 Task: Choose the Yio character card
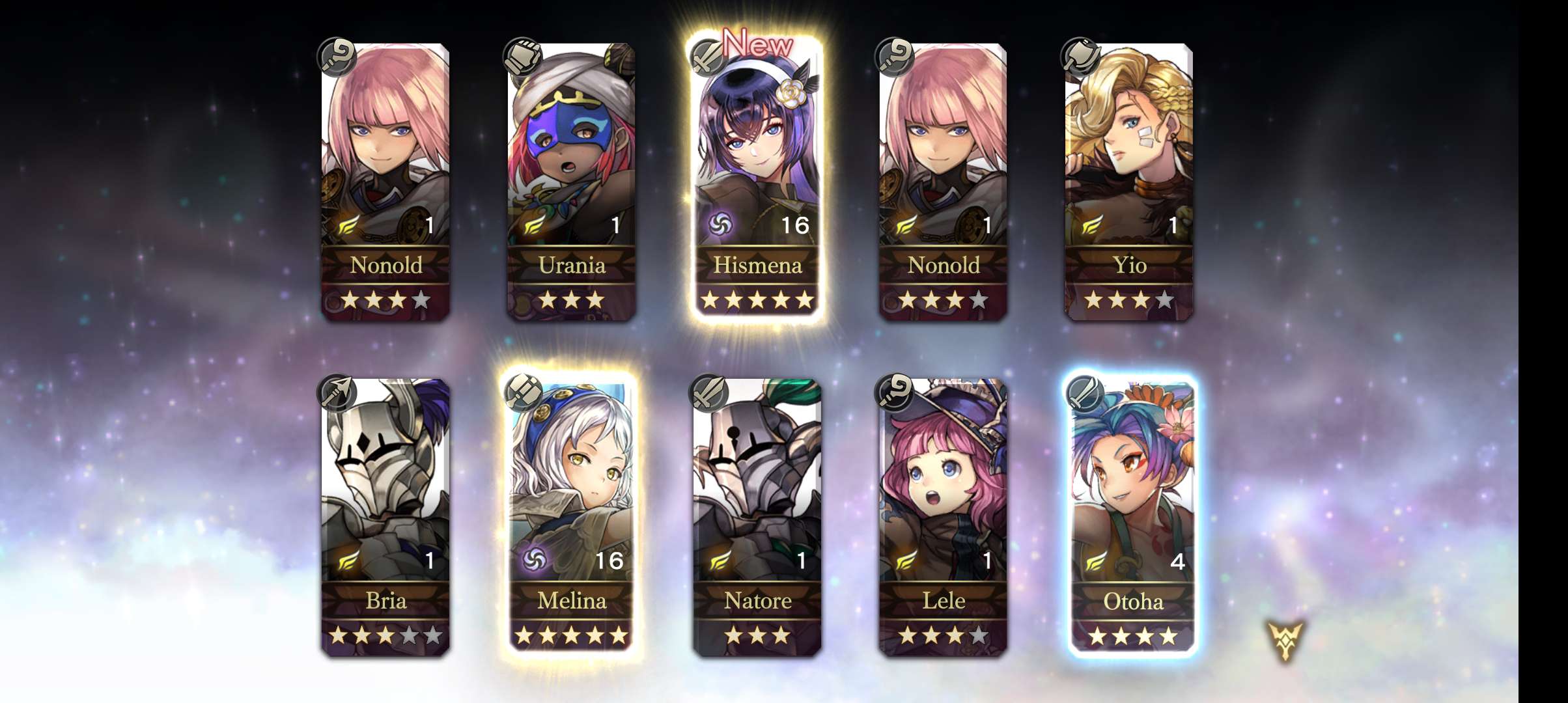click(1129, 182)
